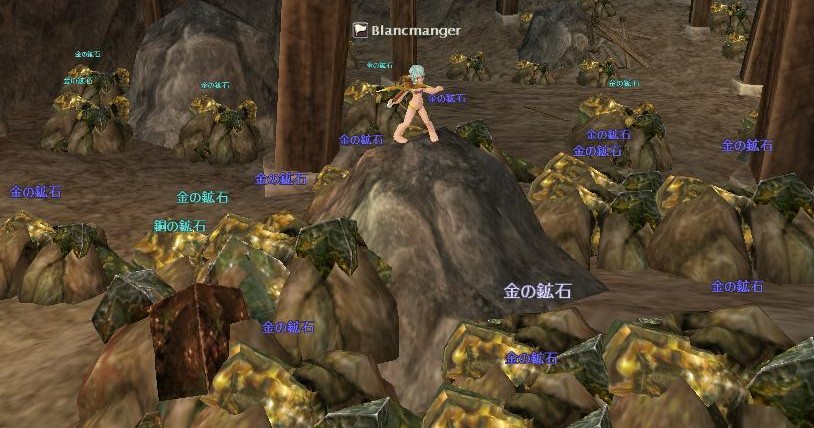The width and height of the screenshot is (814, 428).
Task: Click the Blancmanger player name tag
Action: pos(415,30)
